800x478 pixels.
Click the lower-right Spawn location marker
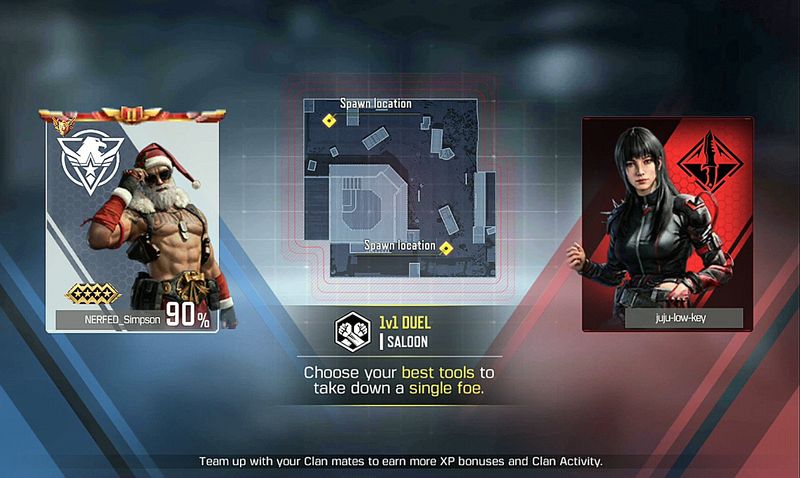coord(447,247)
